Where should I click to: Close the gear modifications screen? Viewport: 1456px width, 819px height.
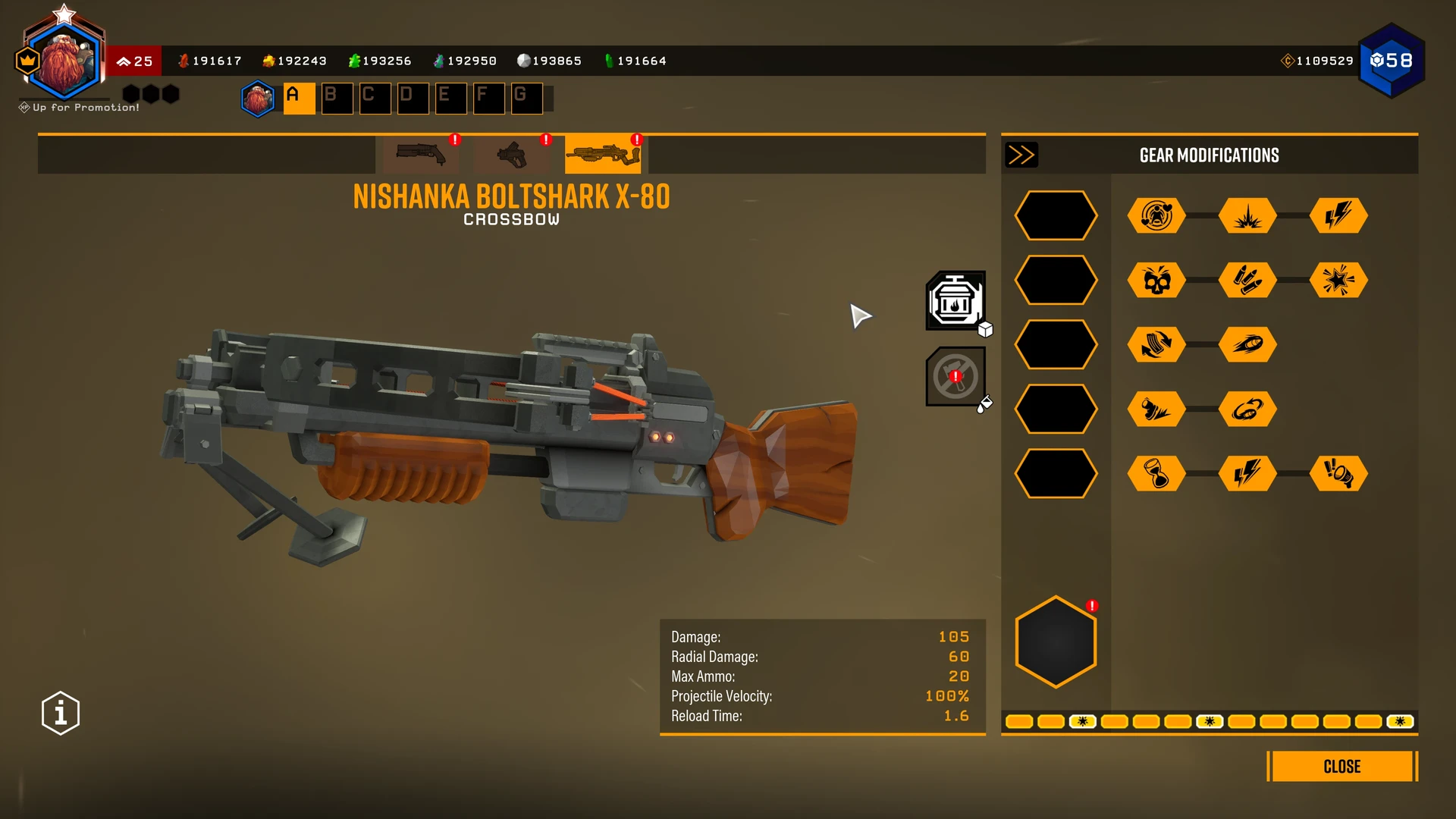(1341, 767)
